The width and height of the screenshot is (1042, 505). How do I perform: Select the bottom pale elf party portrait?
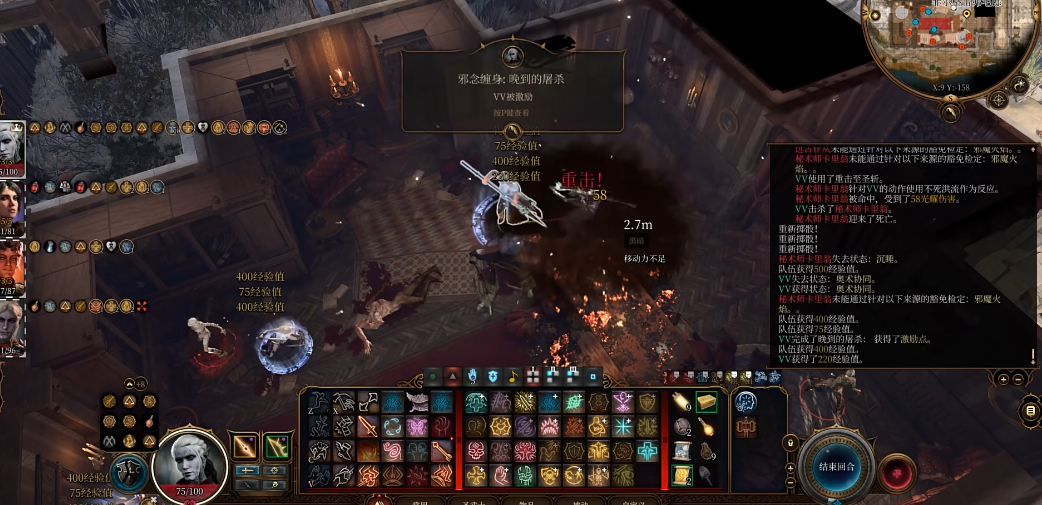pos(12,328)
